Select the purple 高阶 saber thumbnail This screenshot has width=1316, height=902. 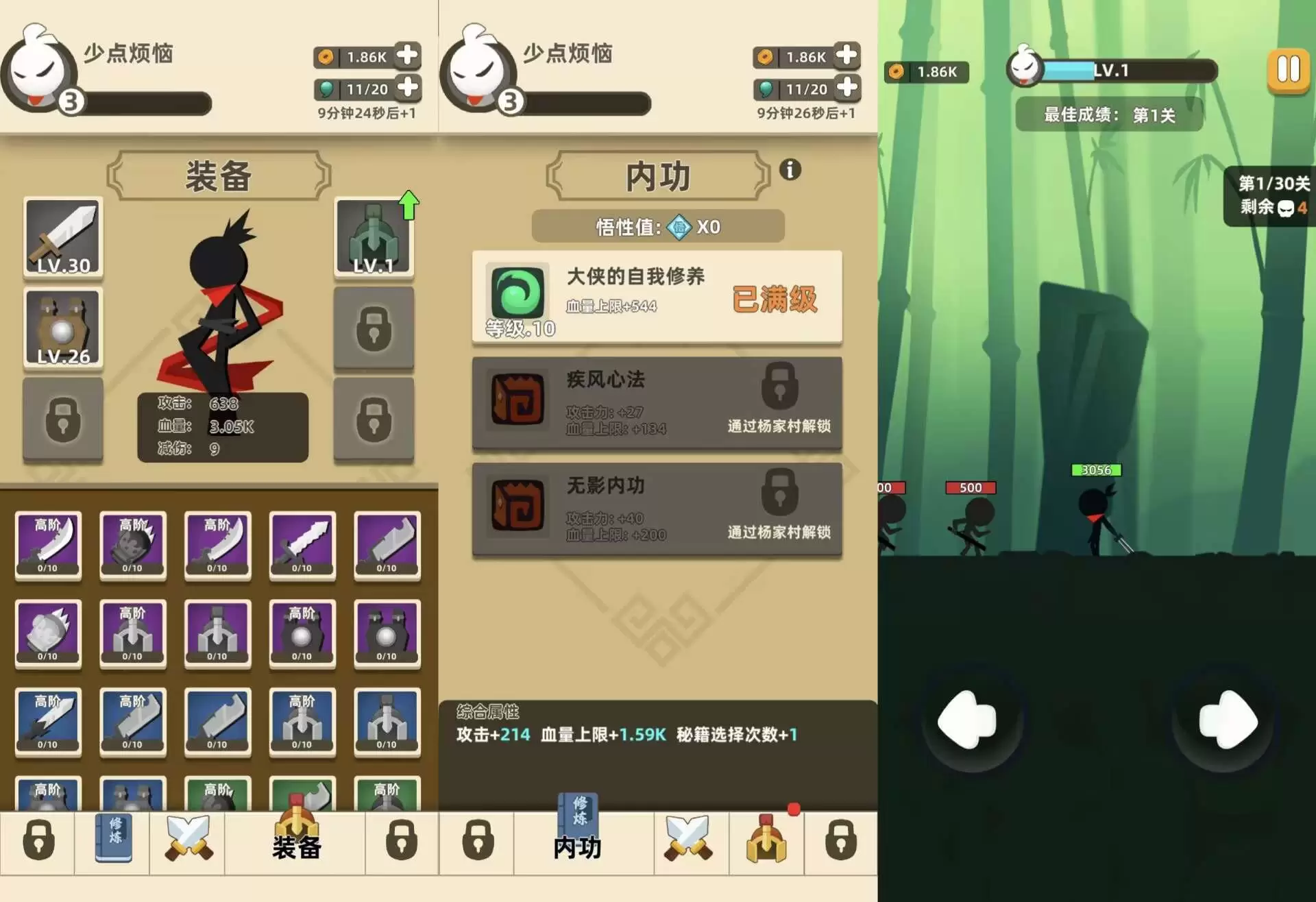48,545
